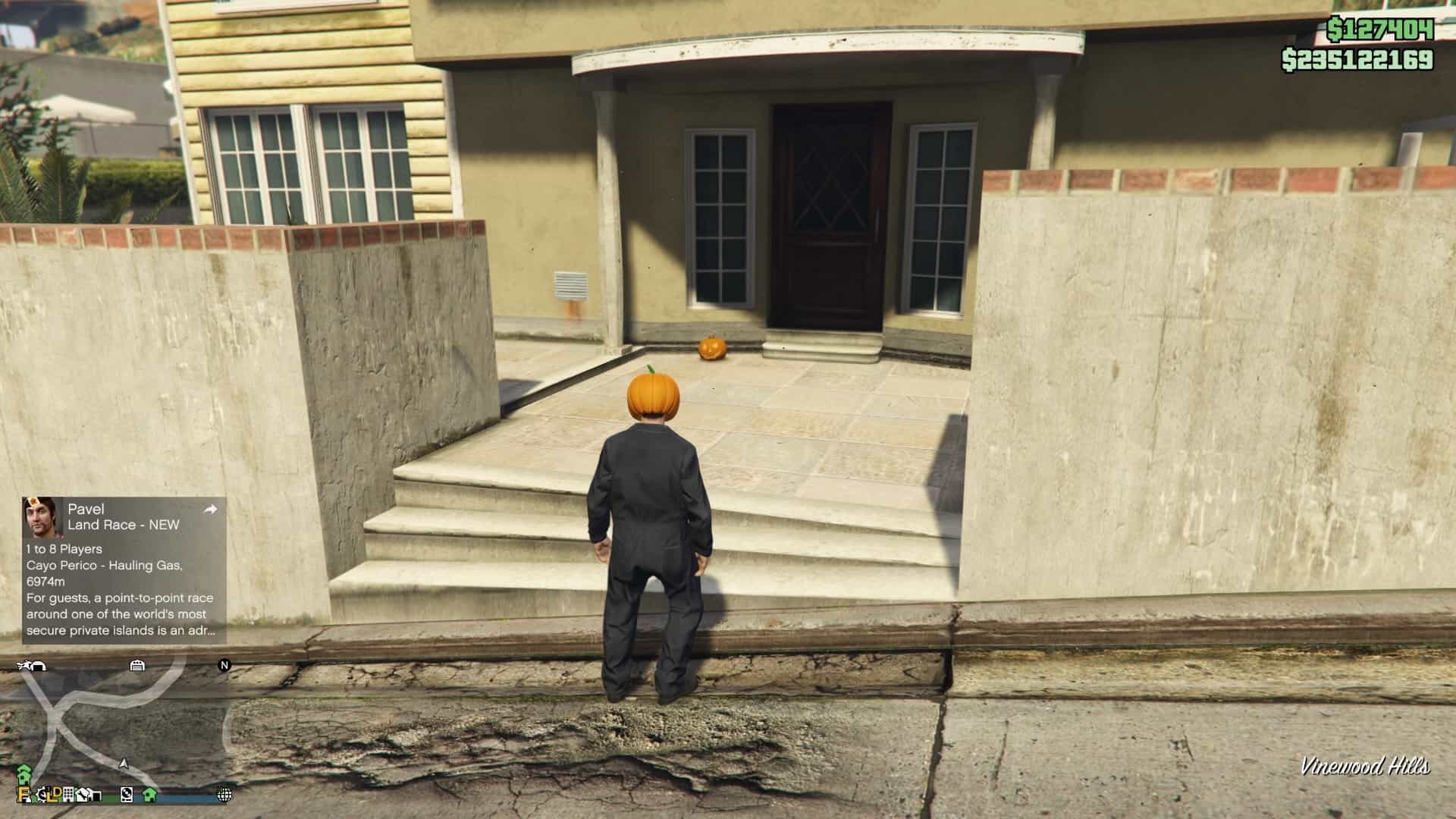Screen dimensions: 1456x819
Task: Click the share arrow on Pavel's notification
Action: pos(211,510)
